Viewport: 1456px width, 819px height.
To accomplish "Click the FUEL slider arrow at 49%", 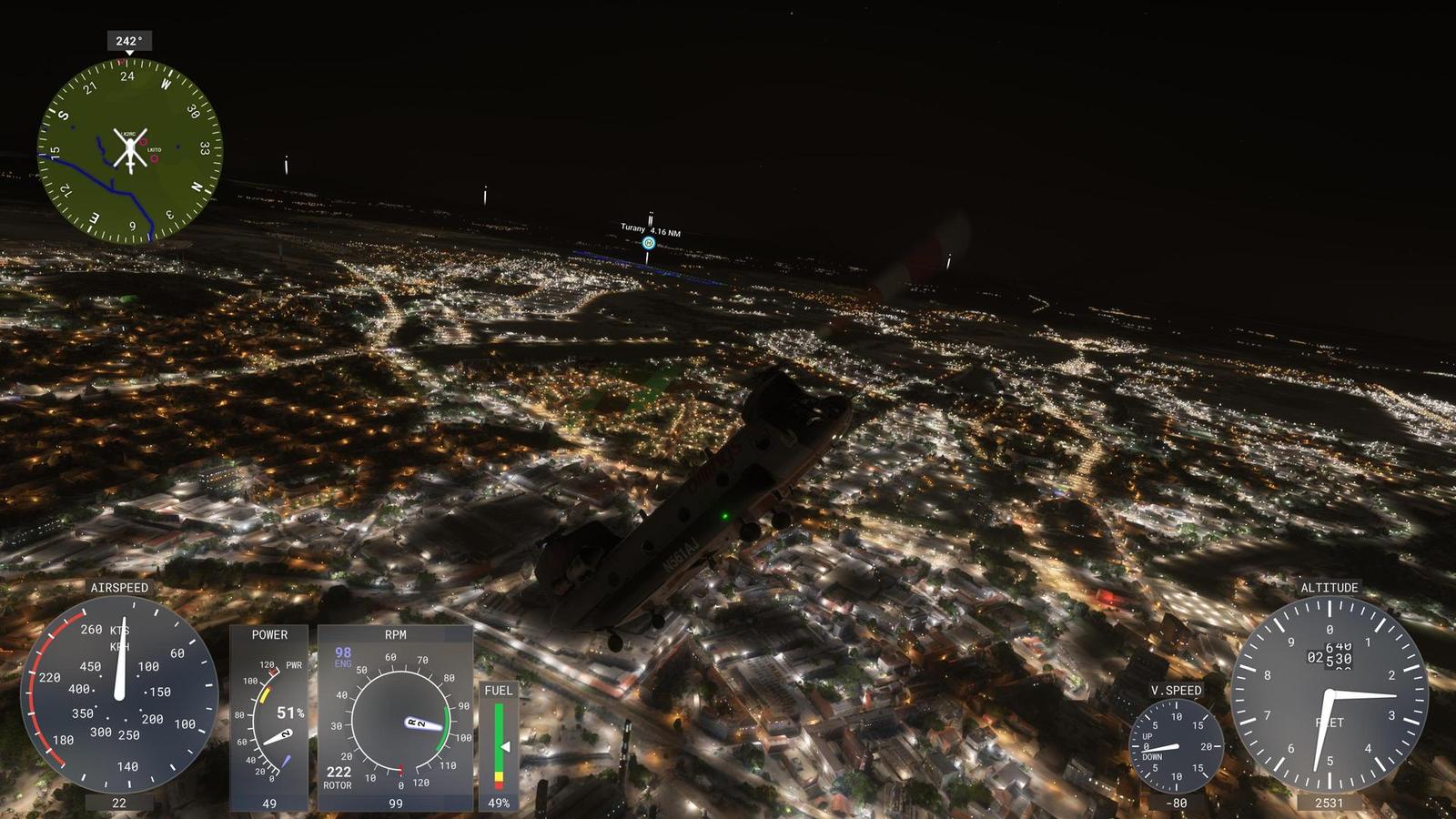I will tap(508, 744).
